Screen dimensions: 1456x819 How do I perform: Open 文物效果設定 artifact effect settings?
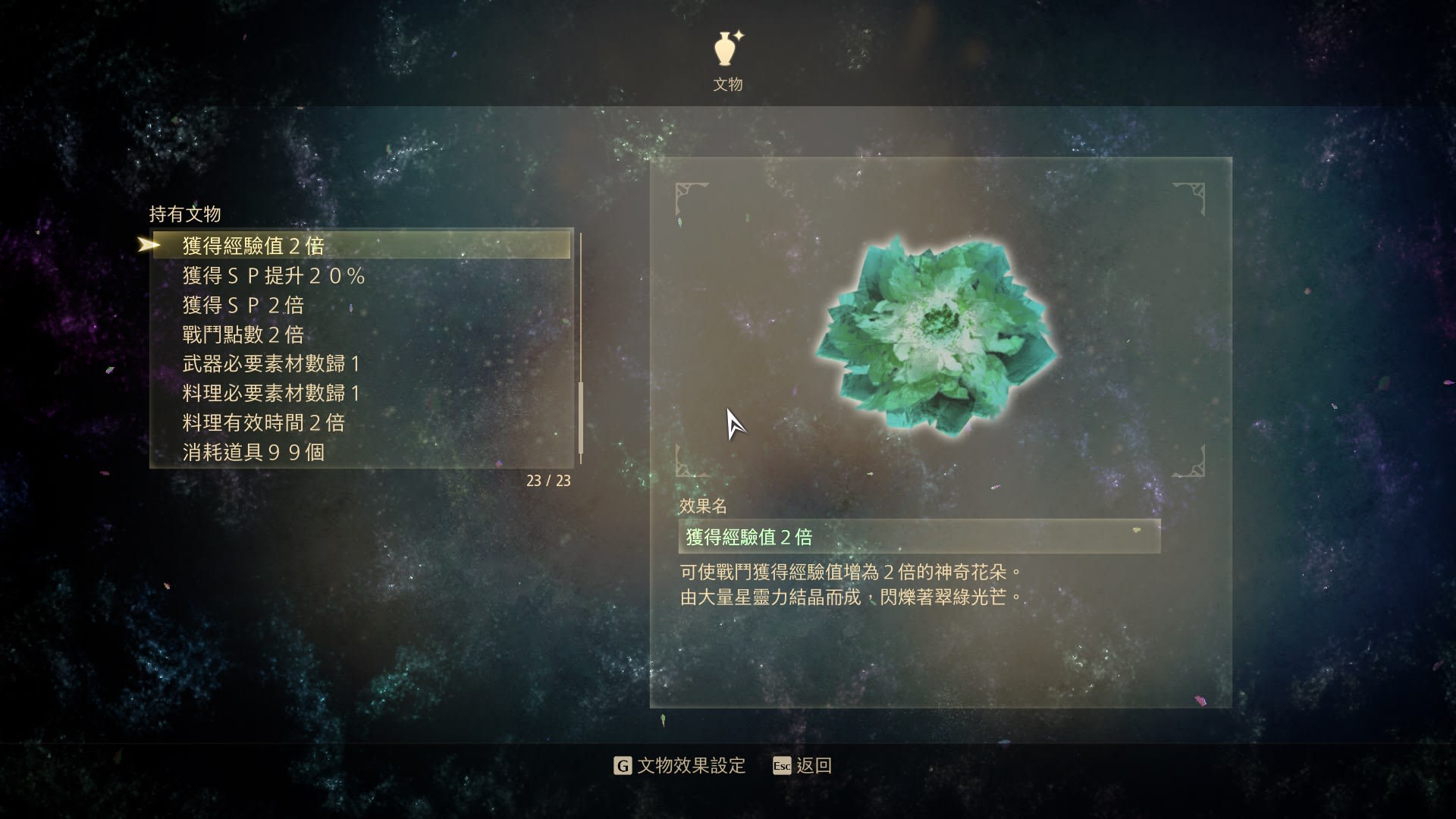click(x=679, y=766)
